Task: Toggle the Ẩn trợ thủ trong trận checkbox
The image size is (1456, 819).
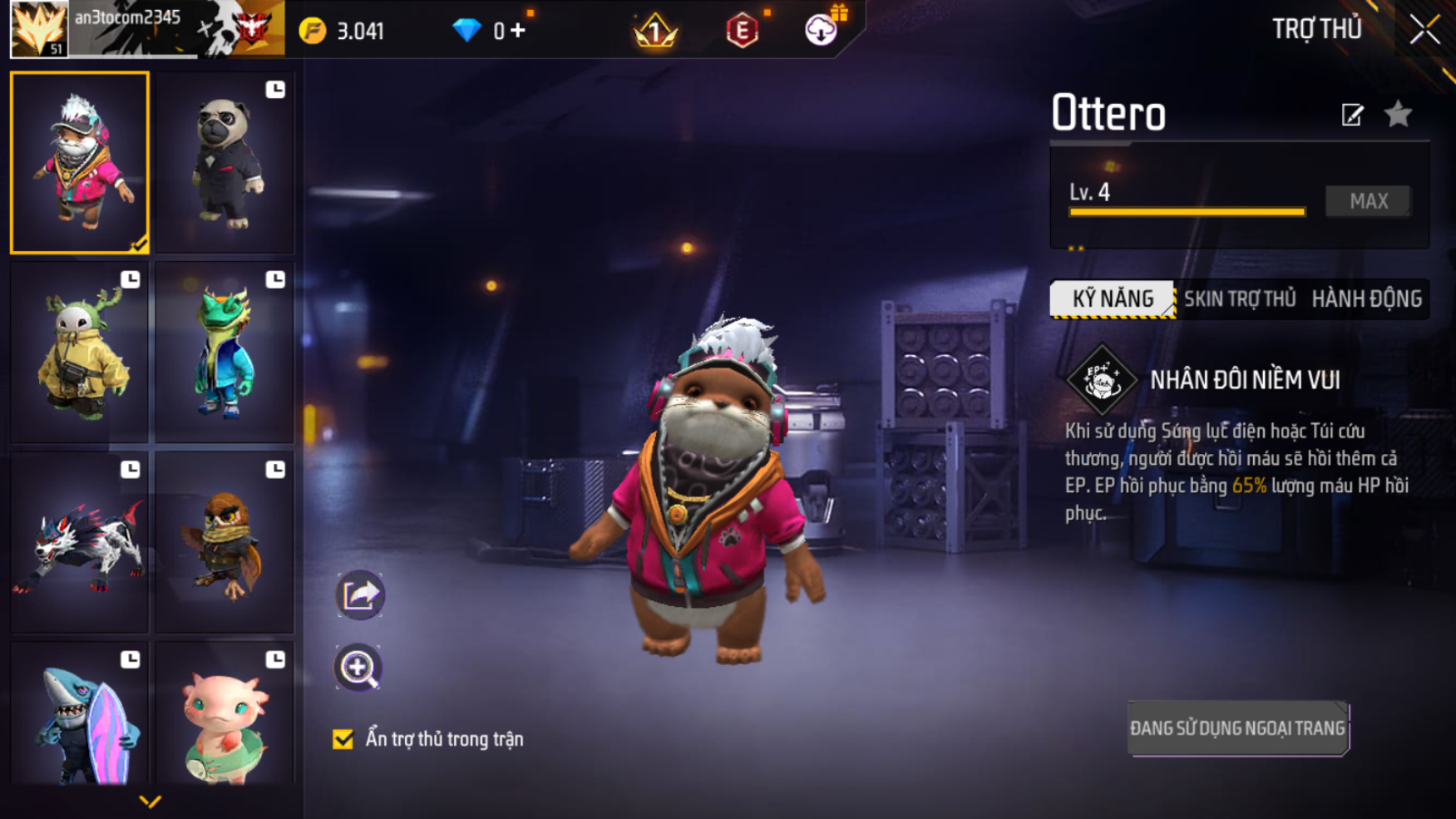Action: pyautogui.click(x=343, y=739)
